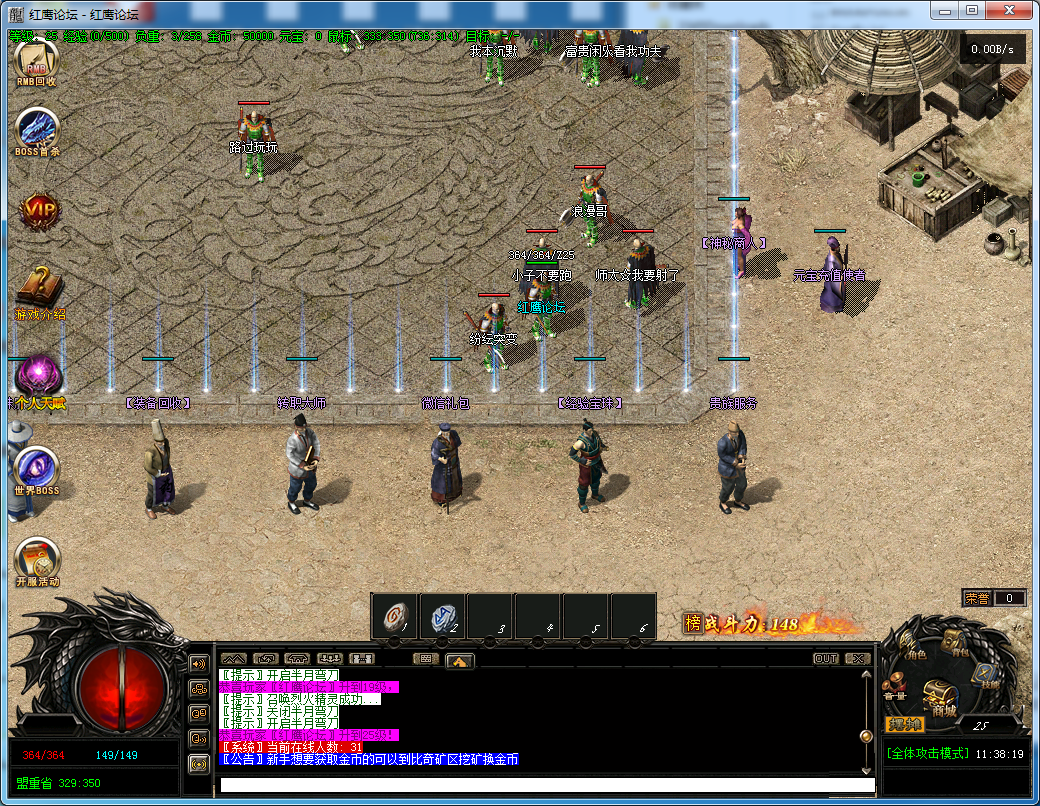Click the 榜 ranking button beside 战斗力
This screenshot has width=1040, height=806.
tap(692, 623)
